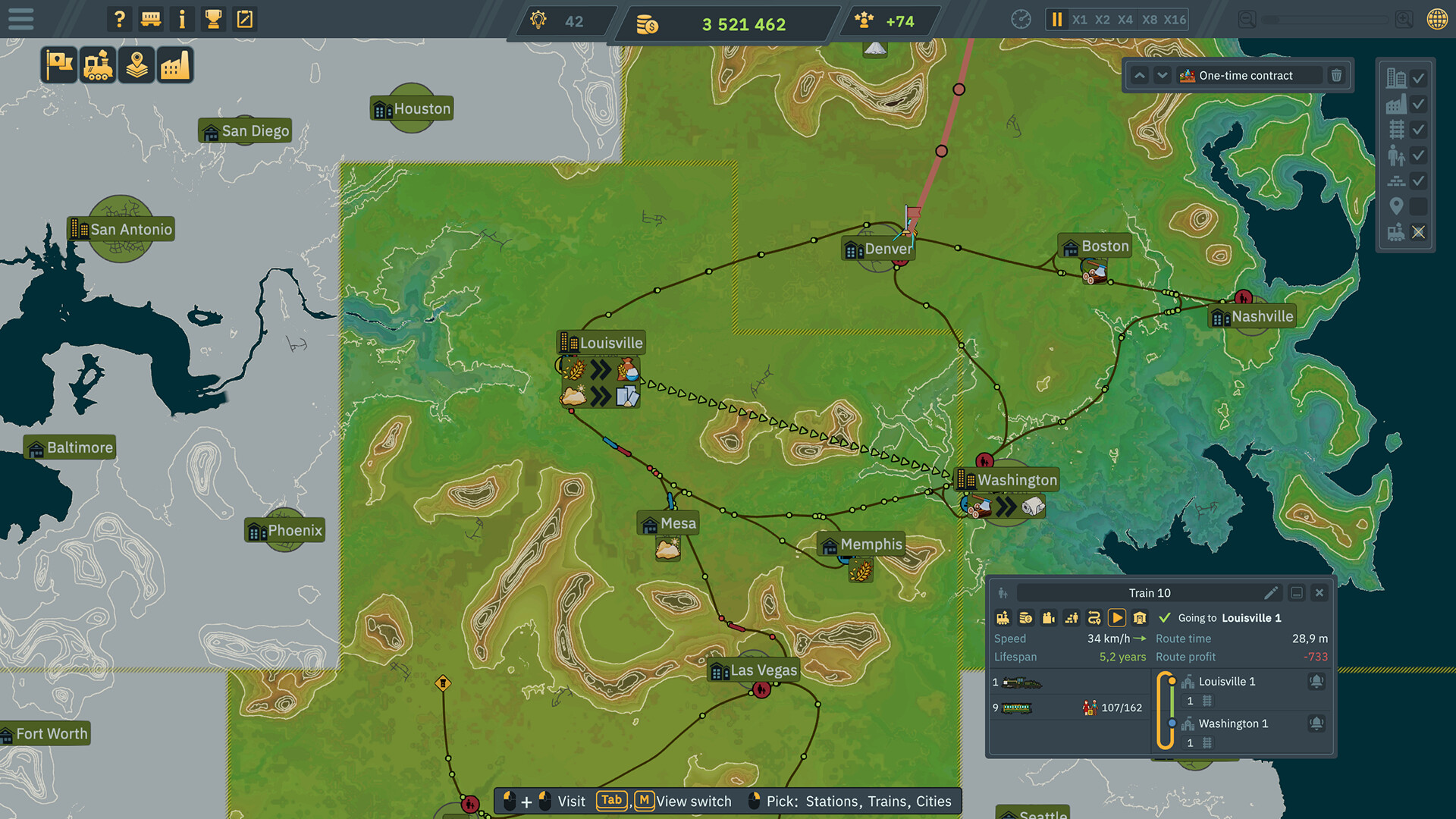Select the locomotive build tool in left toolbar
1456x819 pixels.
point(98,64)
